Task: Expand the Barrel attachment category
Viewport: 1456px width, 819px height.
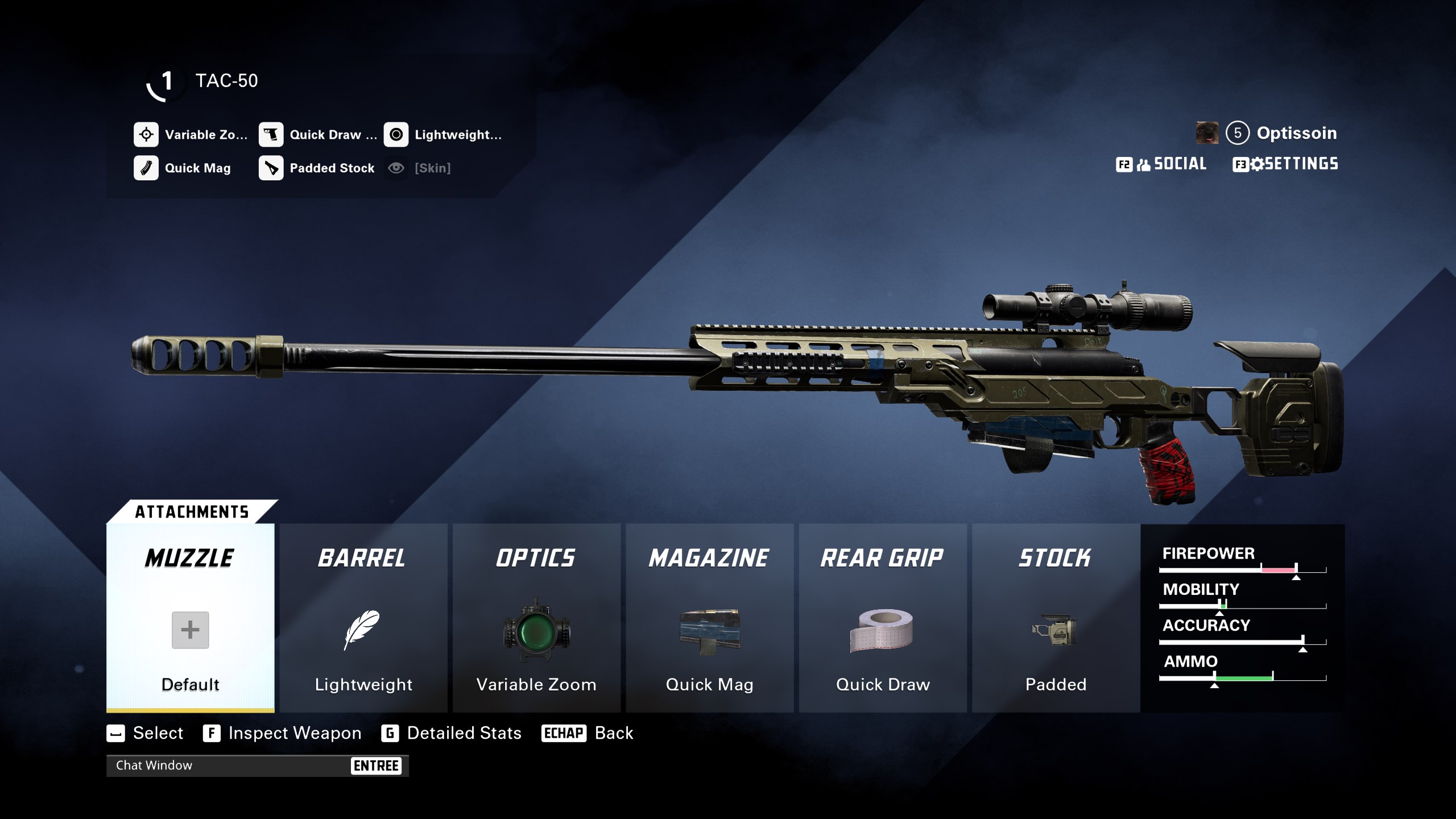Action: [x=363, y=558]
